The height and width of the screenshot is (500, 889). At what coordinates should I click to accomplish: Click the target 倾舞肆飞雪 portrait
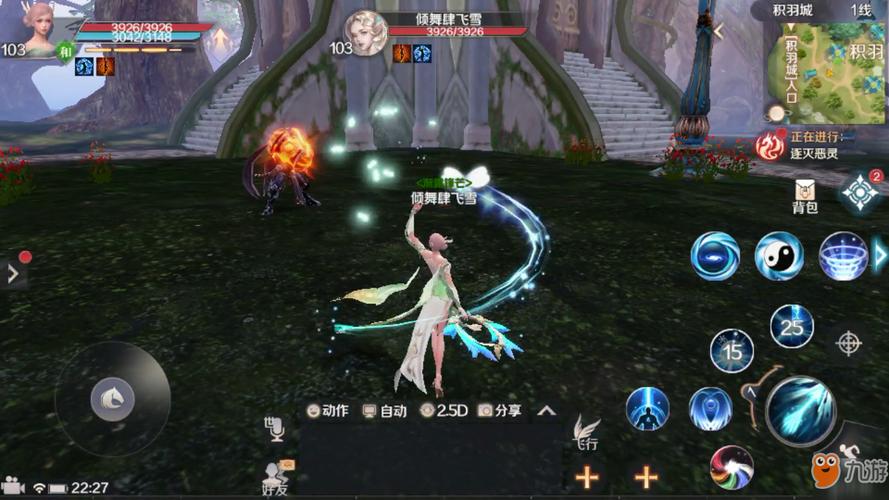pyautogui.click(x=366, y=32)
